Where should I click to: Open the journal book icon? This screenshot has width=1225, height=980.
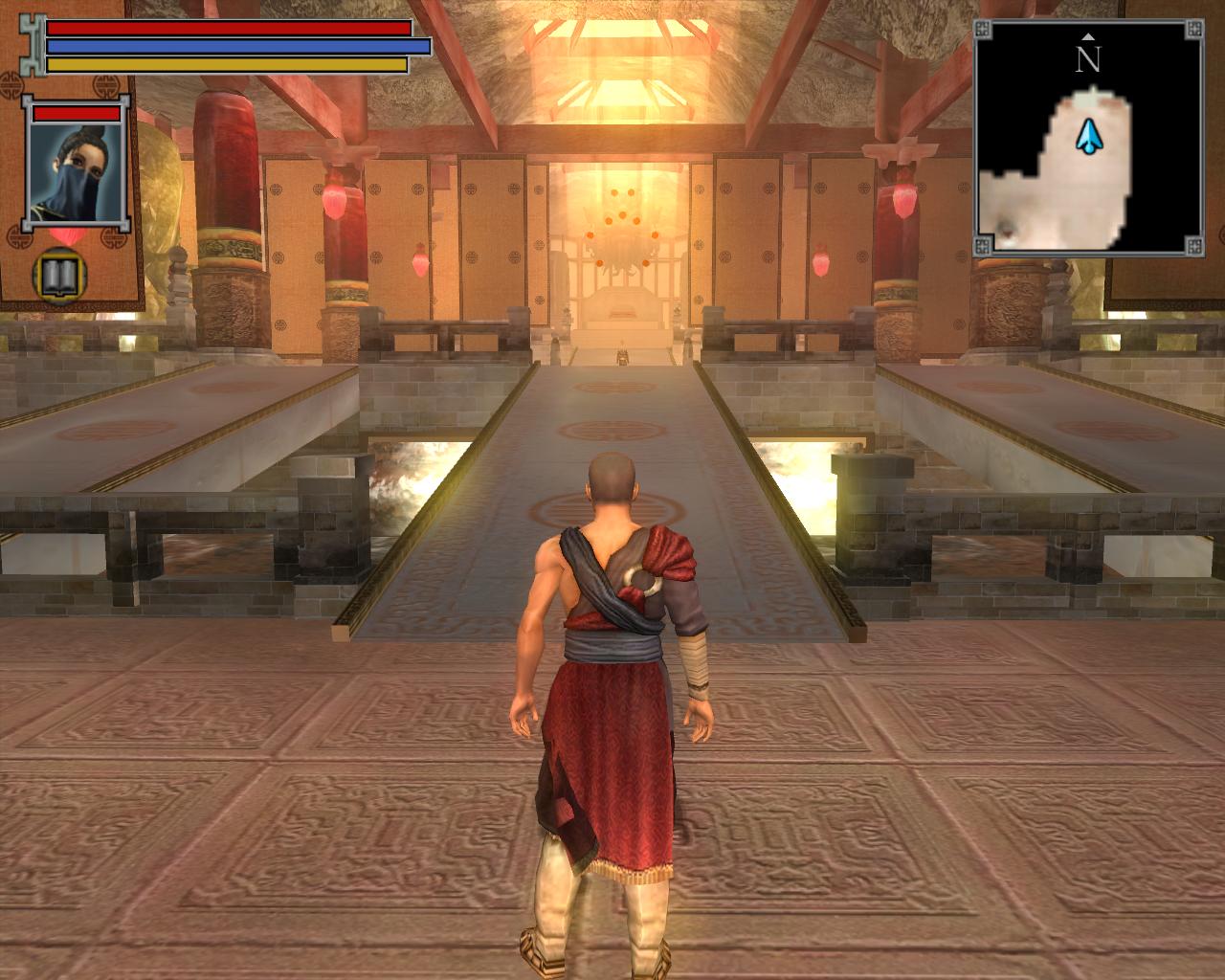pyautogui.click(x=56, y=276)
